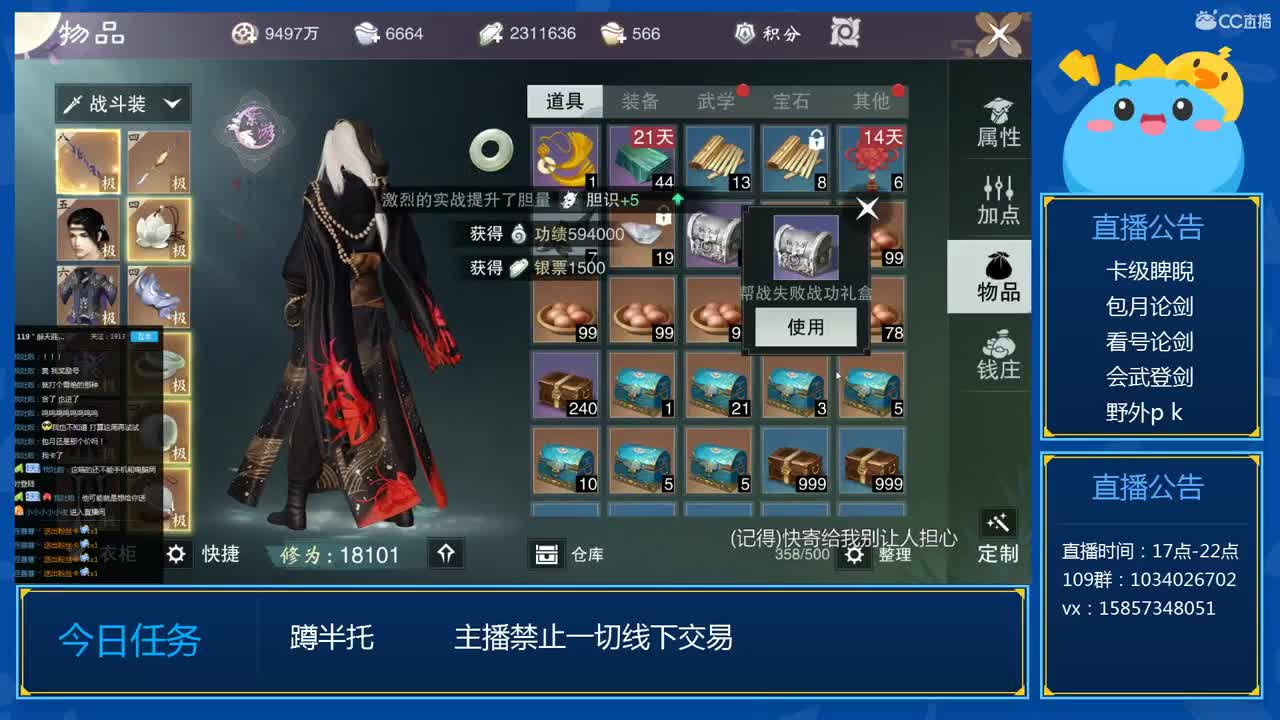Close the 帮战失败战功礼盒 popup
This screenshot has width=1280, height=720.
click(866, 208)
